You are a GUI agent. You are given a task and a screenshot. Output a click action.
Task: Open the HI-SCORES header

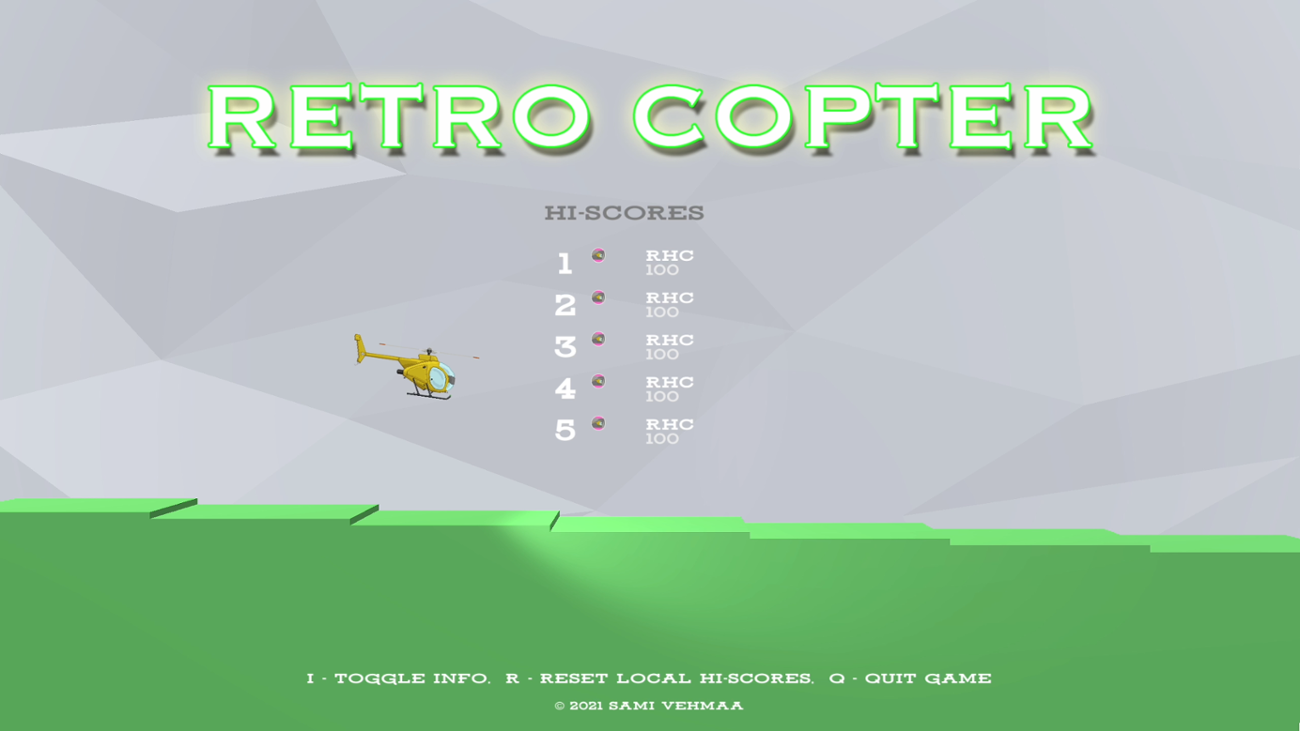pyautogui.click(x=624, y=212)
